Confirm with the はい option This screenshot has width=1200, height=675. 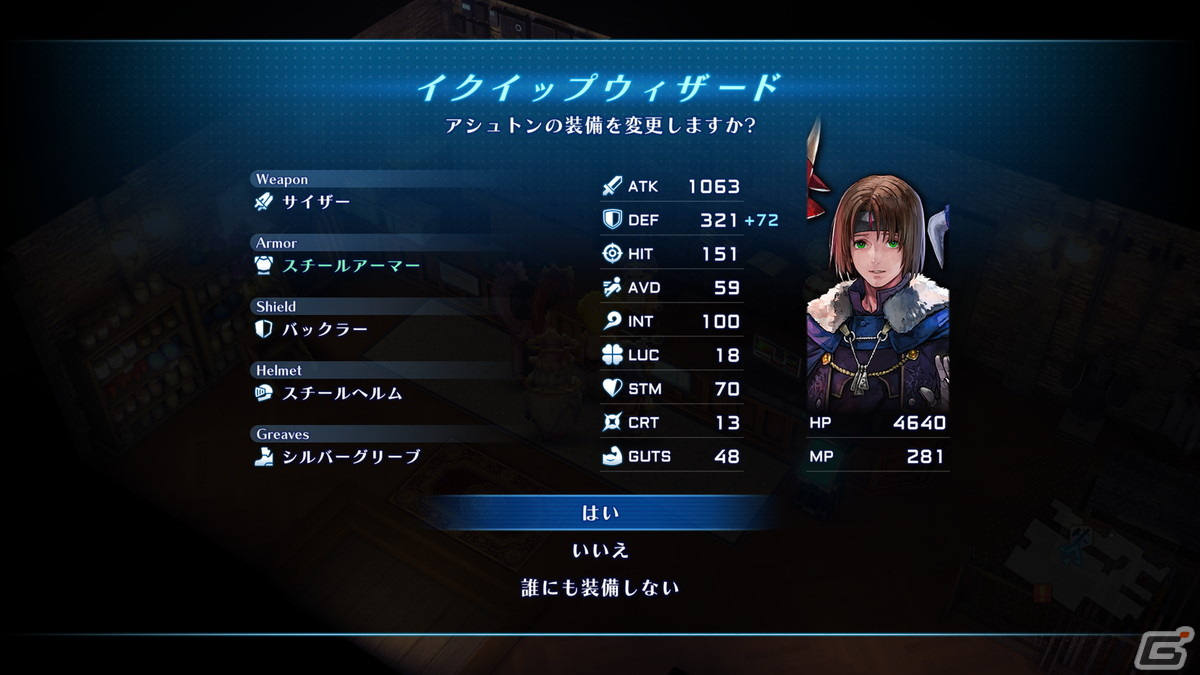[x=600, y=513]
